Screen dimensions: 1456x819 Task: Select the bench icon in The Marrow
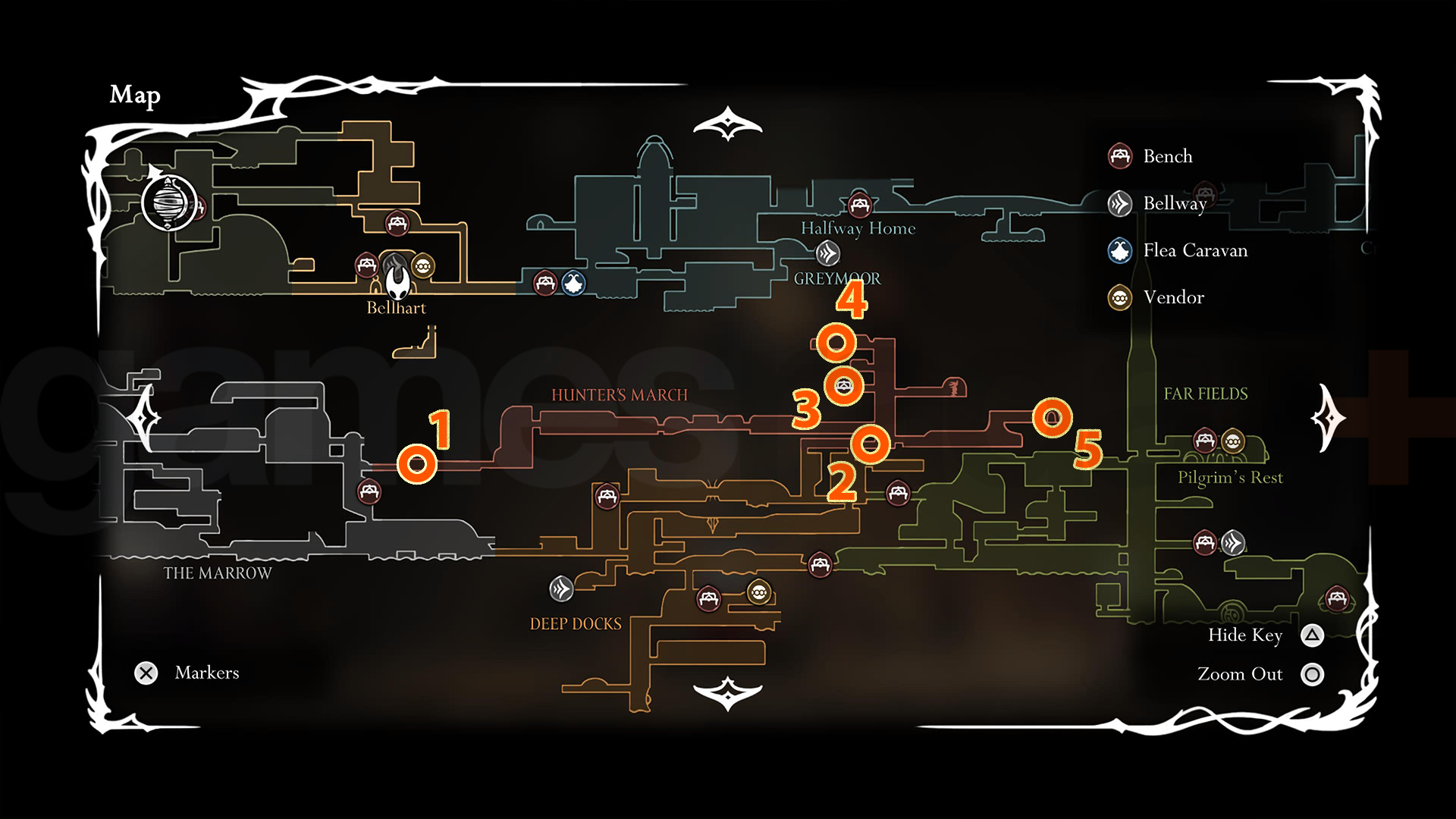pyautogui.click(x=369, y=493)
